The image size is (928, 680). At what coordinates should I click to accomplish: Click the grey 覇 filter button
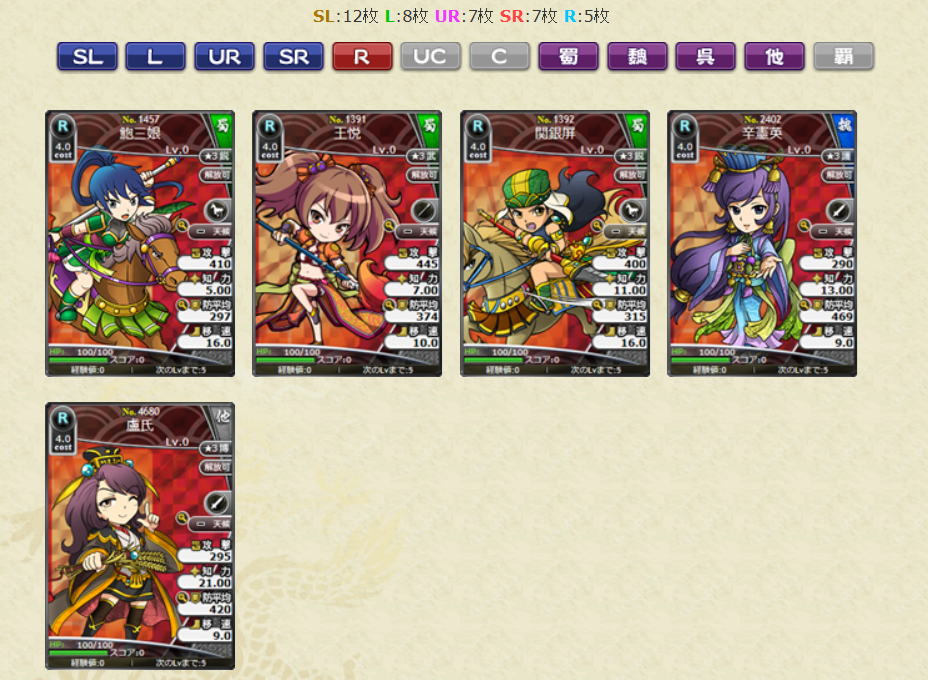pos(843,57)
